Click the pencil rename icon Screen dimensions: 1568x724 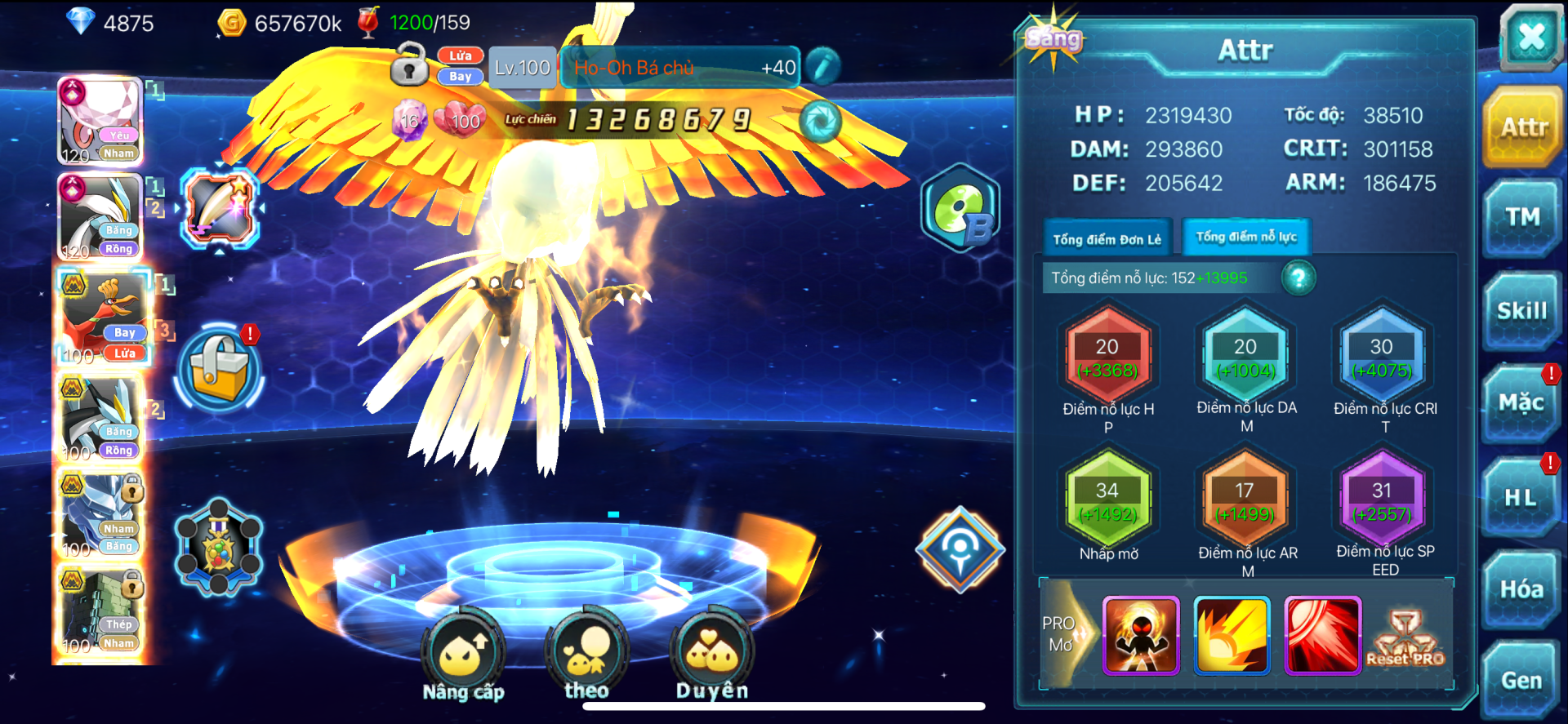click(x=822, y=68)
